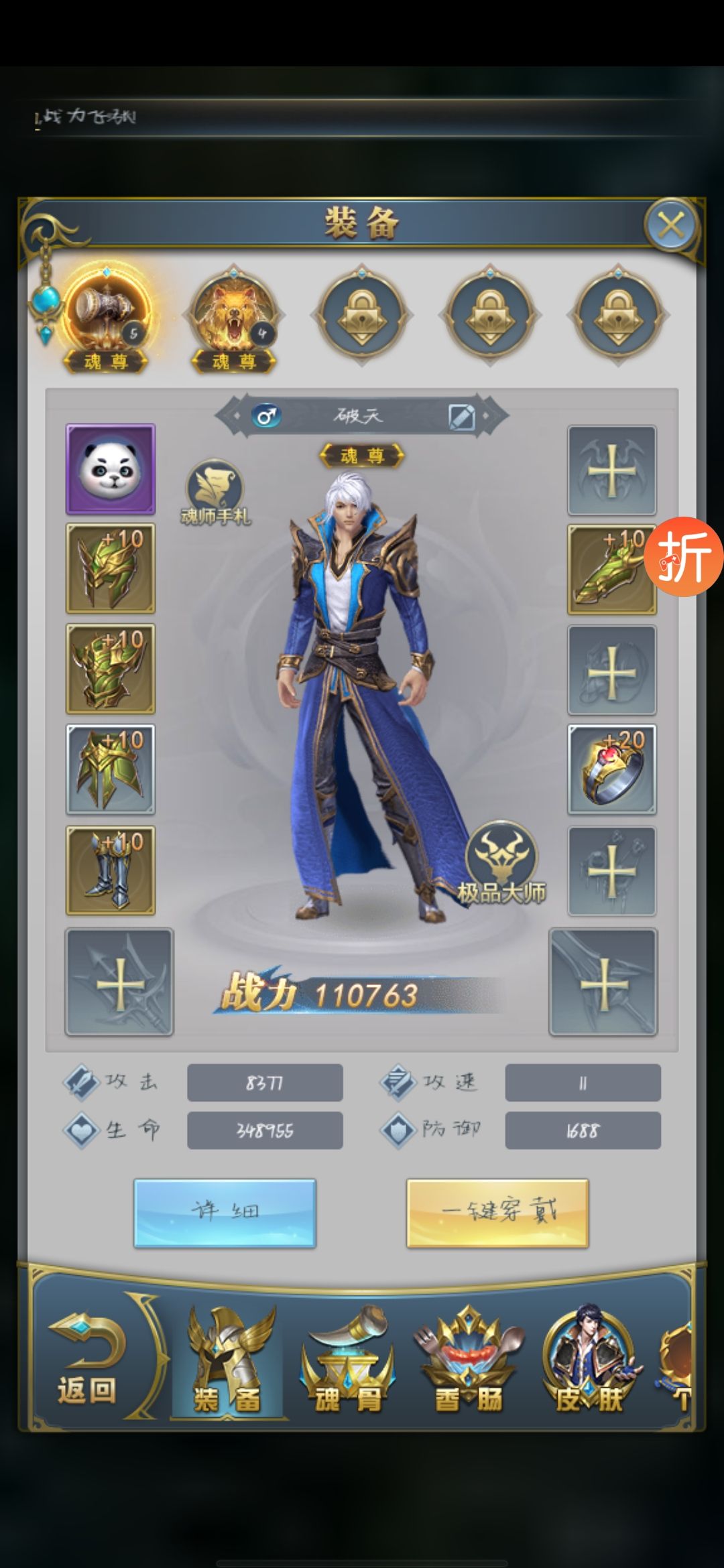
Task: Select the silver boots +10 slot
Action: 111,870
